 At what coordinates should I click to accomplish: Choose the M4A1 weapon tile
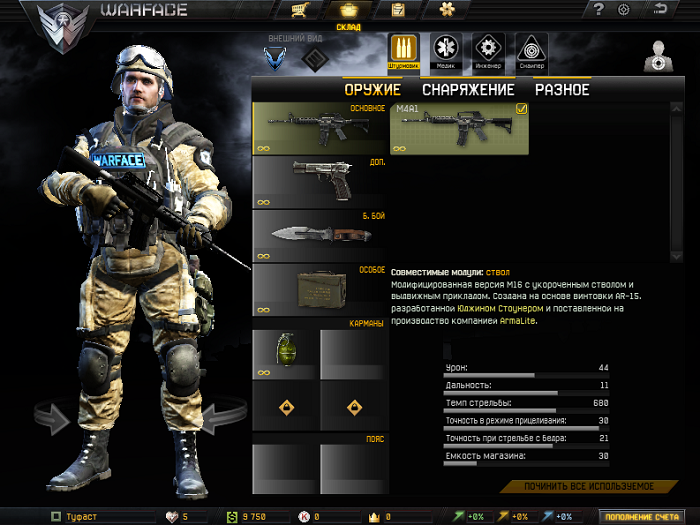click(x=459, y=129)
